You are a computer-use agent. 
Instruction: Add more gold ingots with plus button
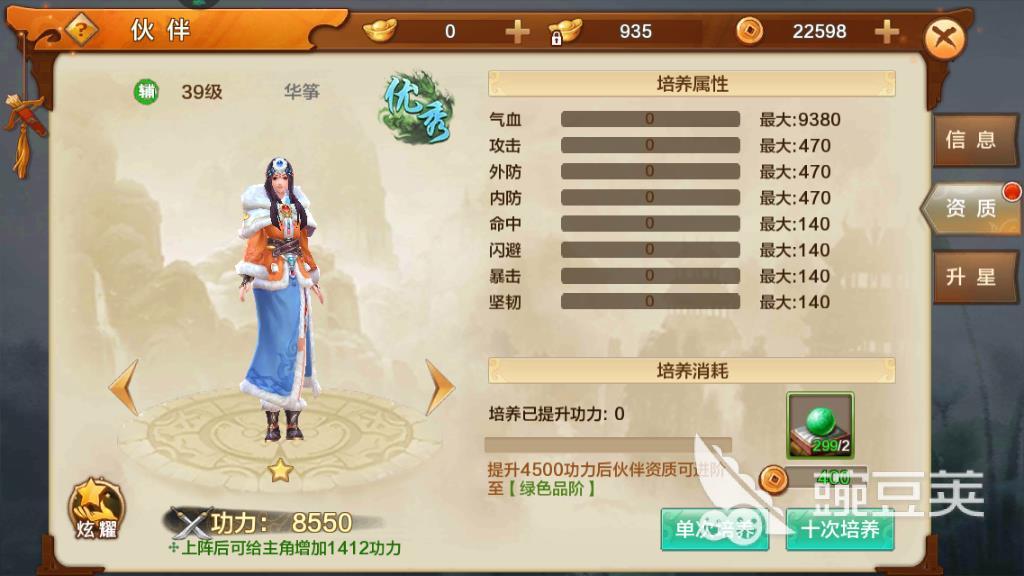517,32
